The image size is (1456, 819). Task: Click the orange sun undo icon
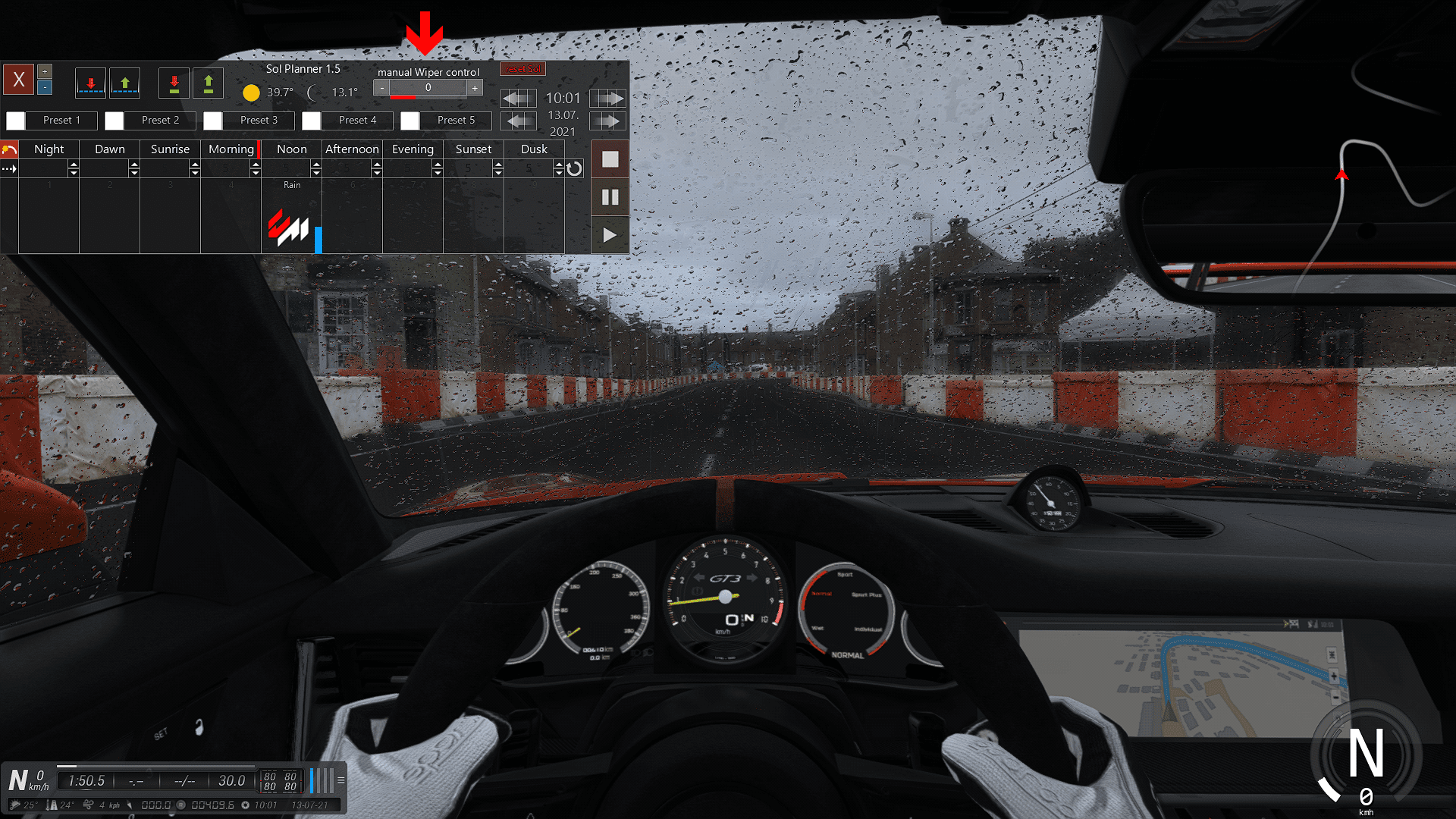pyautogui.click(x=9, y=149)
